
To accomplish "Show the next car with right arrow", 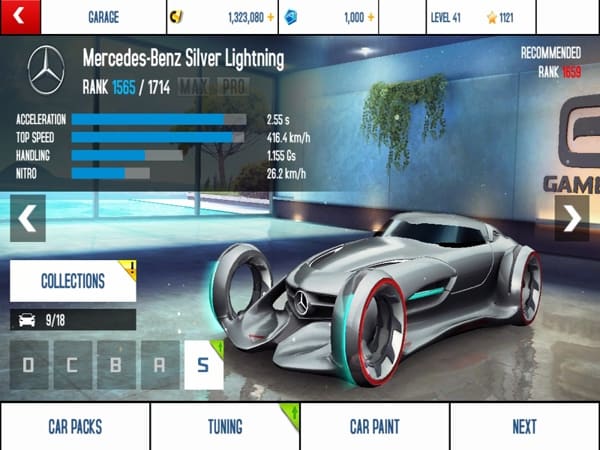I will pyautogui.click(x=572, y=219).
